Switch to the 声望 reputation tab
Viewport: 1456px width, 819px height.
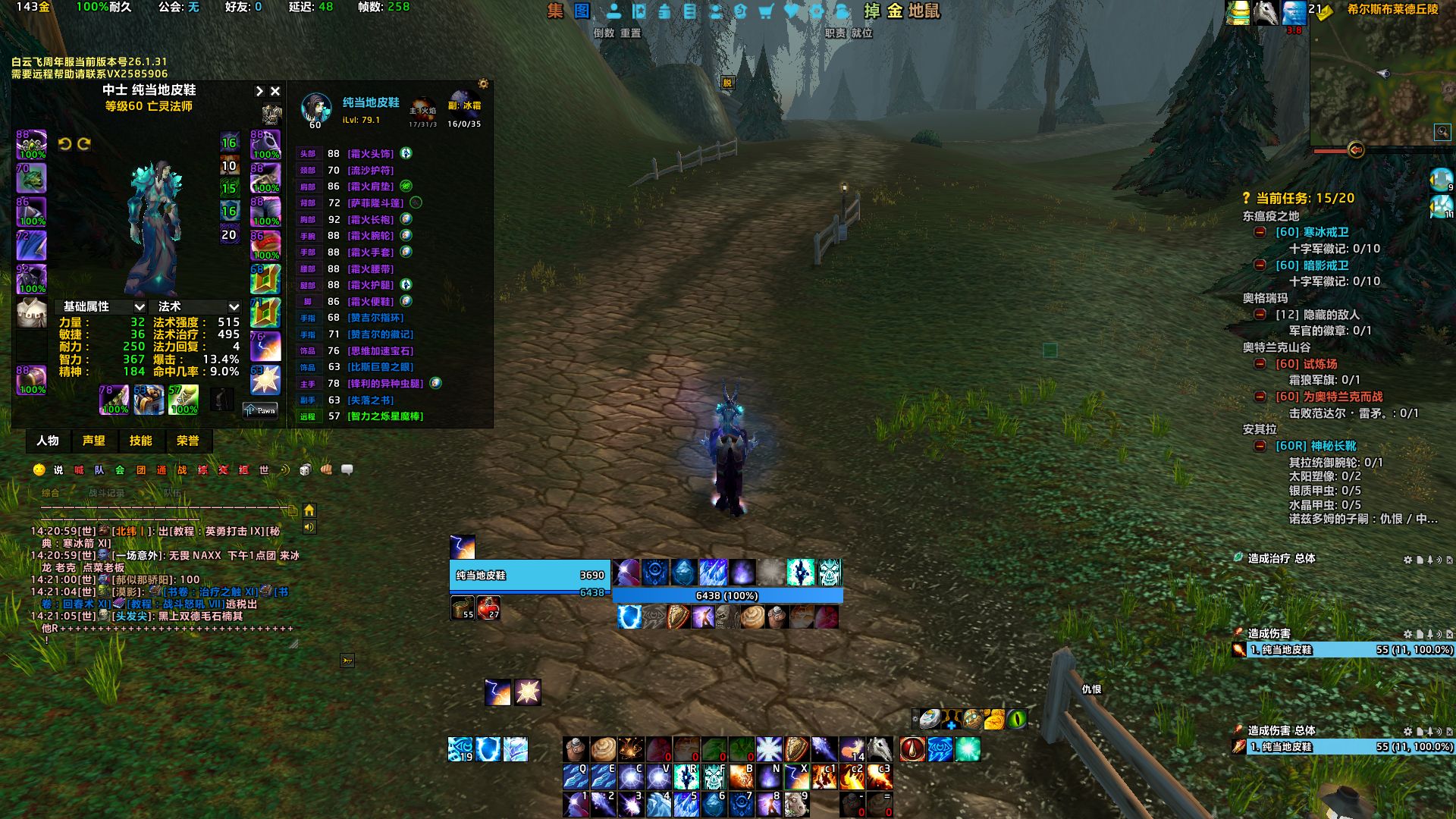point(94,441)
